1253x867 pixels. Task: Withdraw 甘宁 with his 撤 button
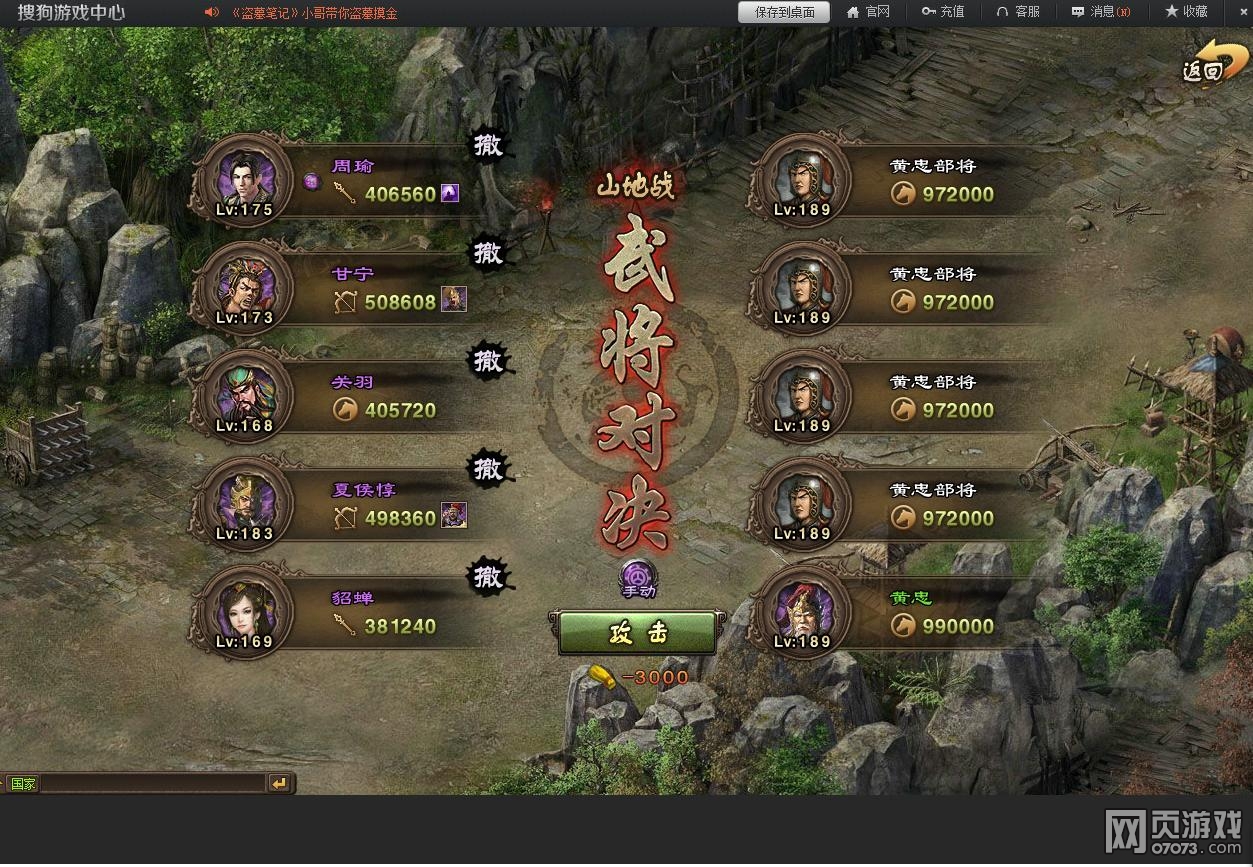pos(488,253)
